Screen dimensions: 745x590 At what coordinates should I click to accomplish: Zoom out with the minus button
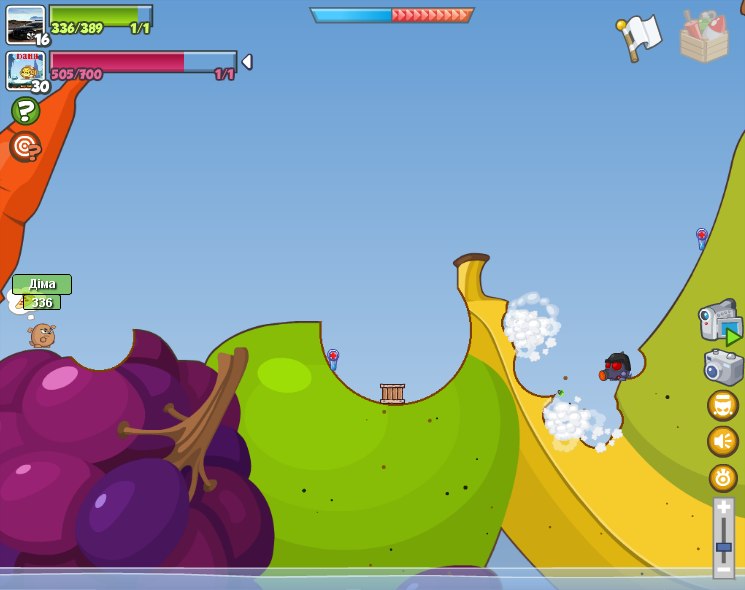pyautogui.click(x=723, y=569)
